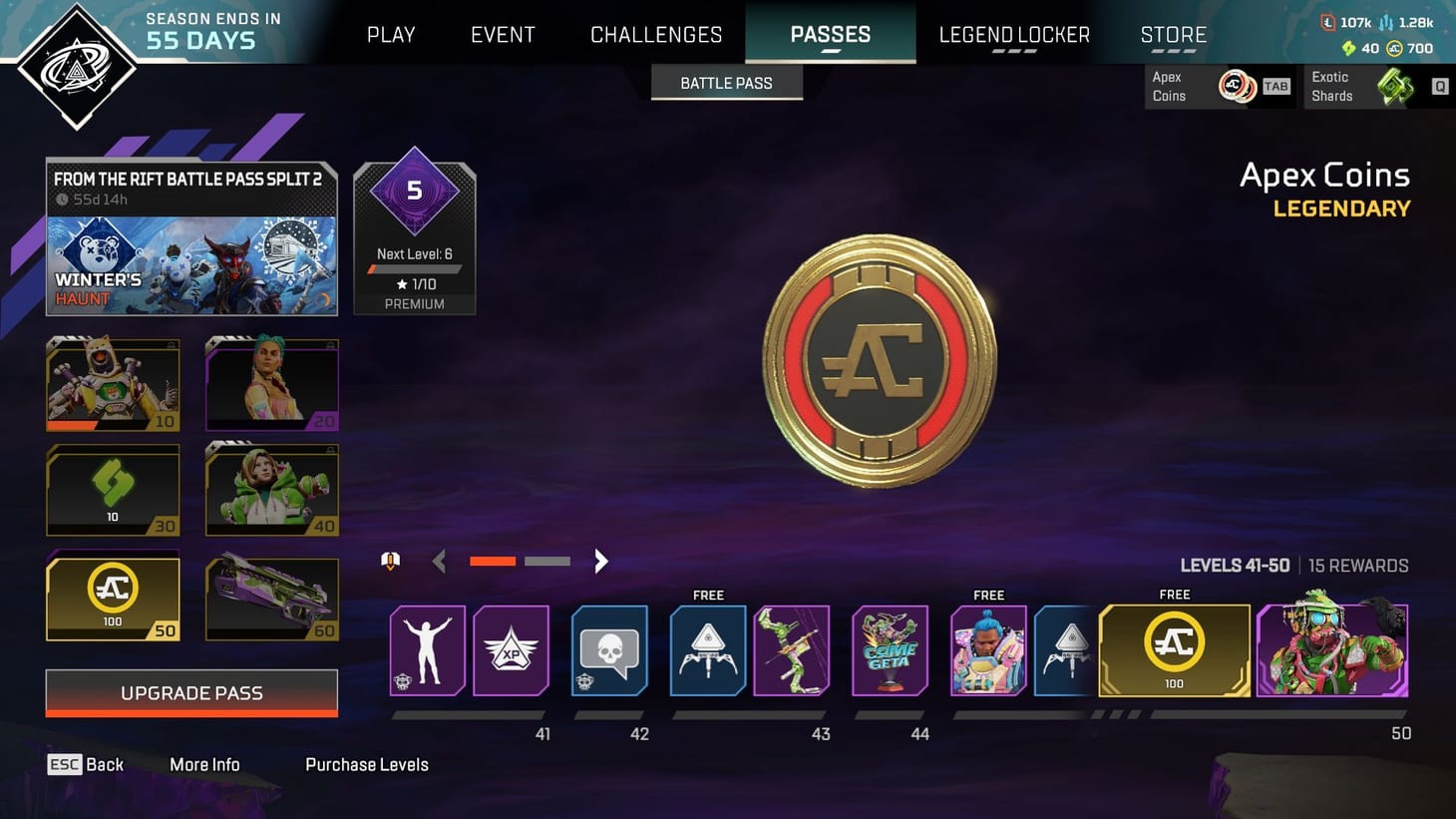This screenshot has height=819, width=1456.
Task: Select the Exotic Shards icon in the header
Action: (x=1395, y=86)
